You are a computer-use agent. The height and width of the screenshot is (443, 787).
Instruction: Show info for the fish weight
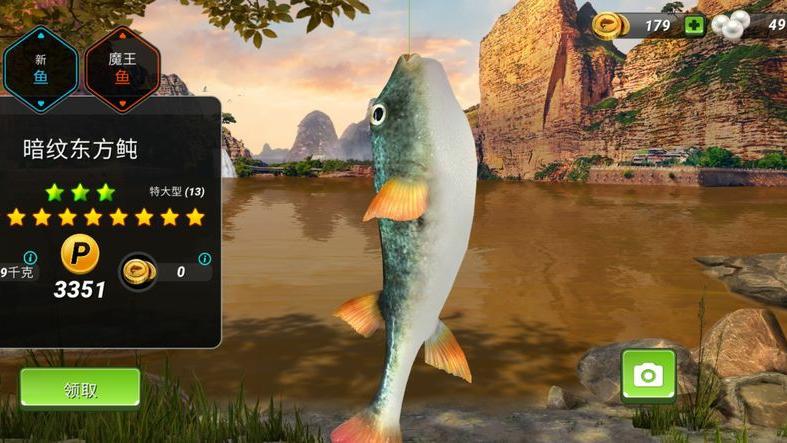click(30, 257)
